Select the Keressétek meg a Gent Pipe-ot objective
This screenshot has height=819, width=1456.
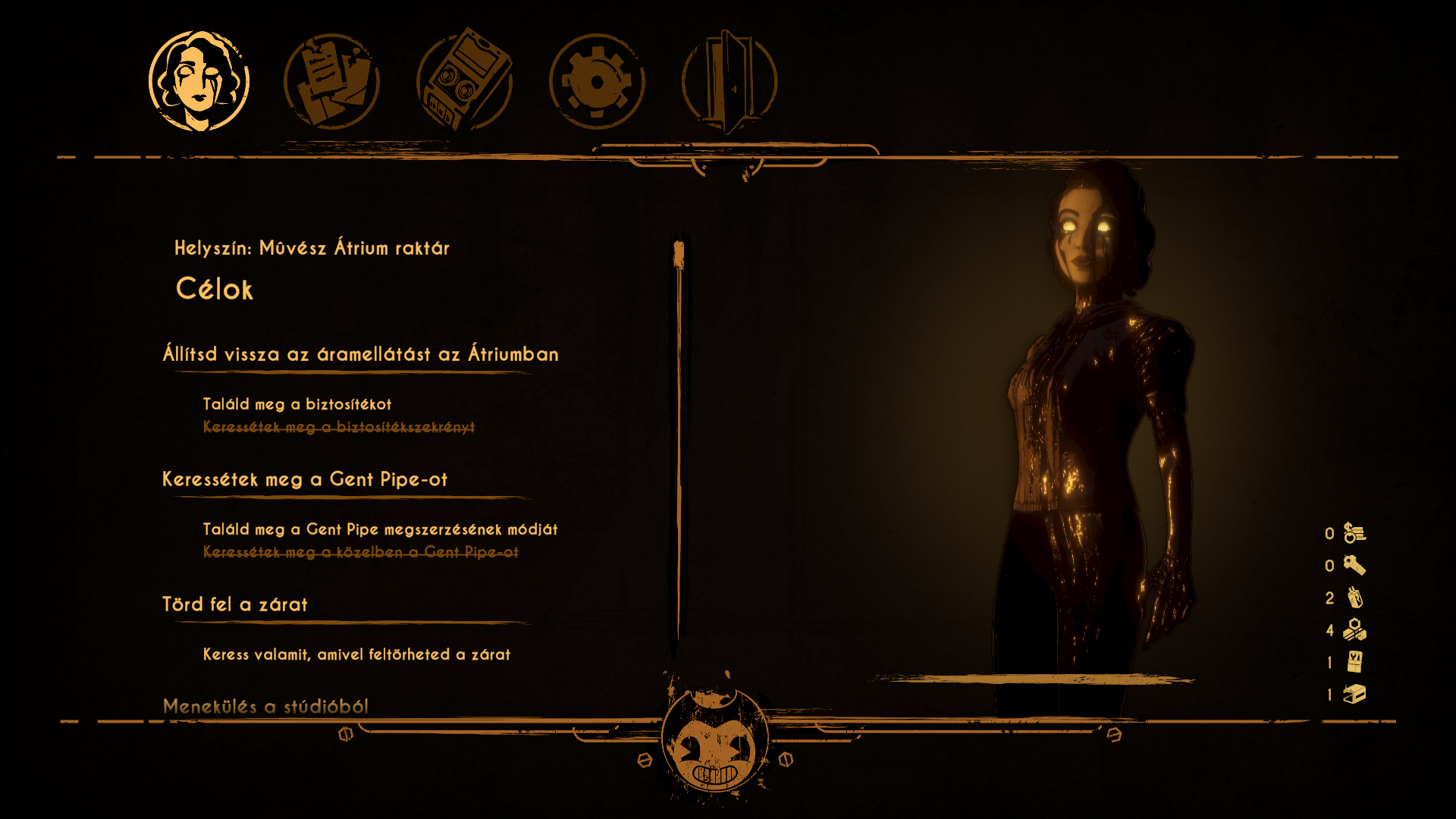[305, 479]
